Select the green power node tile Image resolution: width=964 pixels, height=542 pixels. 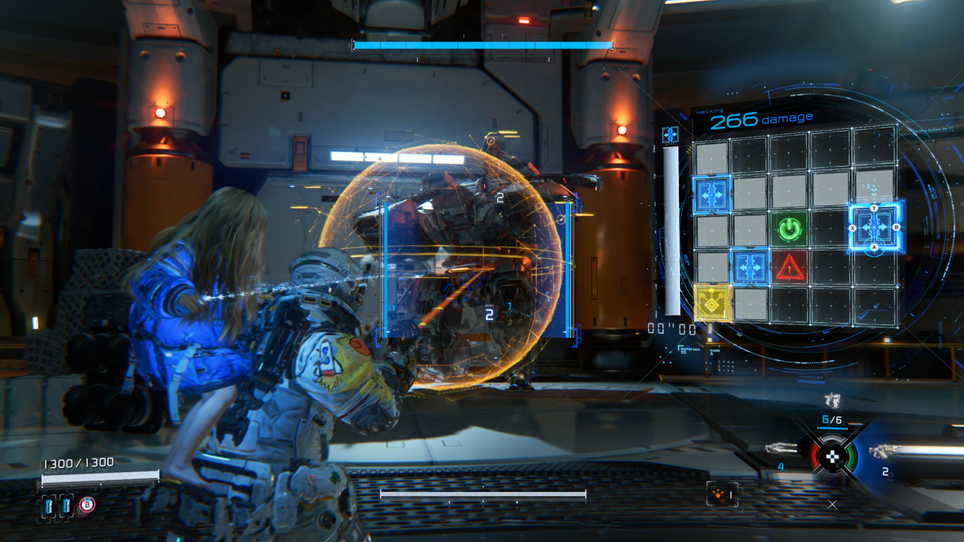point(790,230)
